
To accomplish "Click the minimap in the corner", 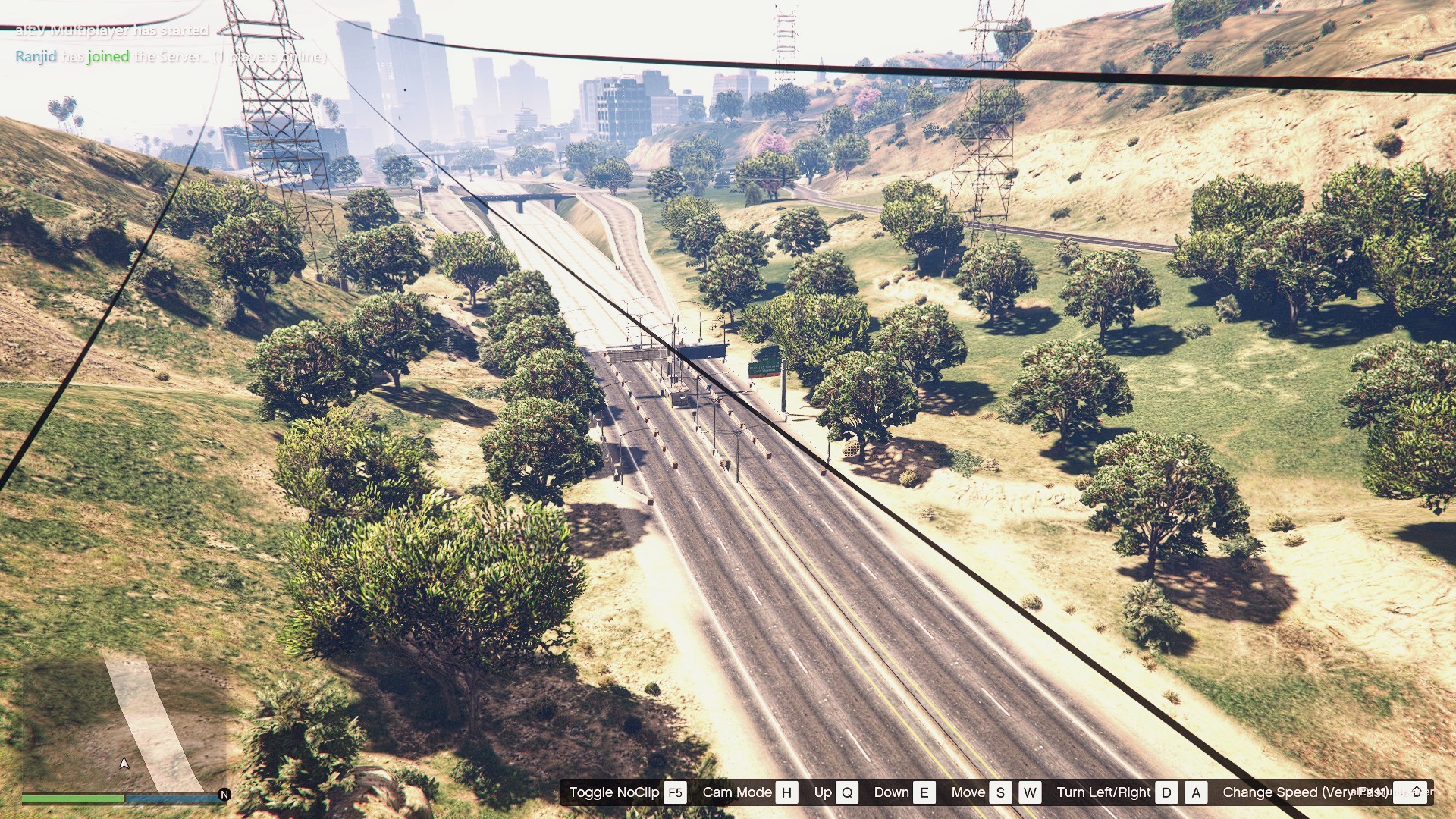I will [x=125, y=724].
